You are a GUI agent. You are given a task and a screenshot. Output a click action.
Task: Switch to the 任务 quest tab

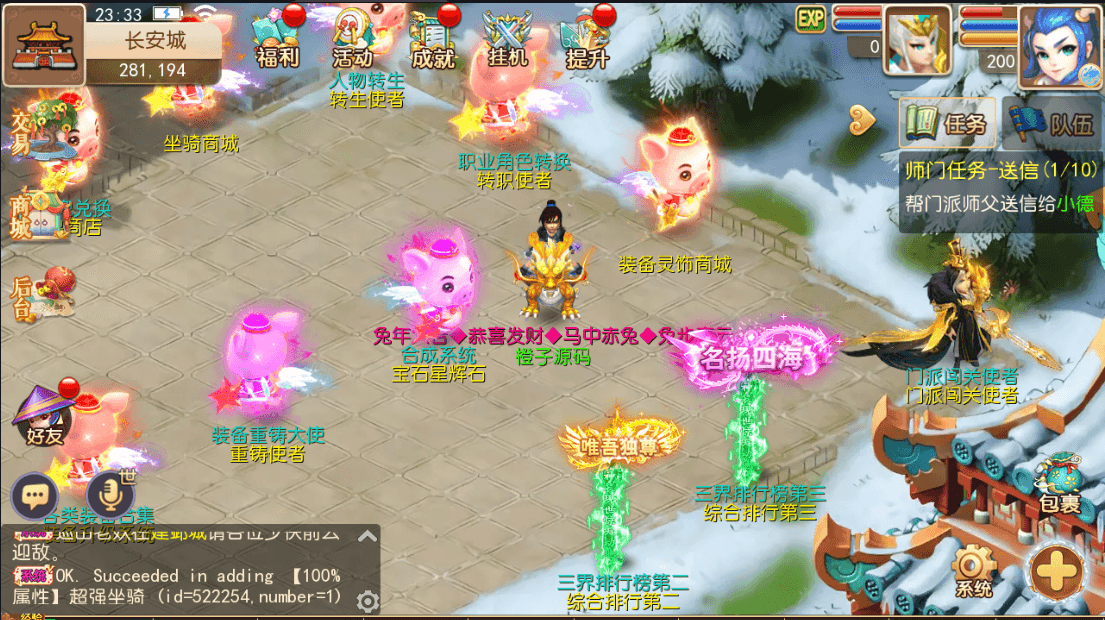[946, 124]
